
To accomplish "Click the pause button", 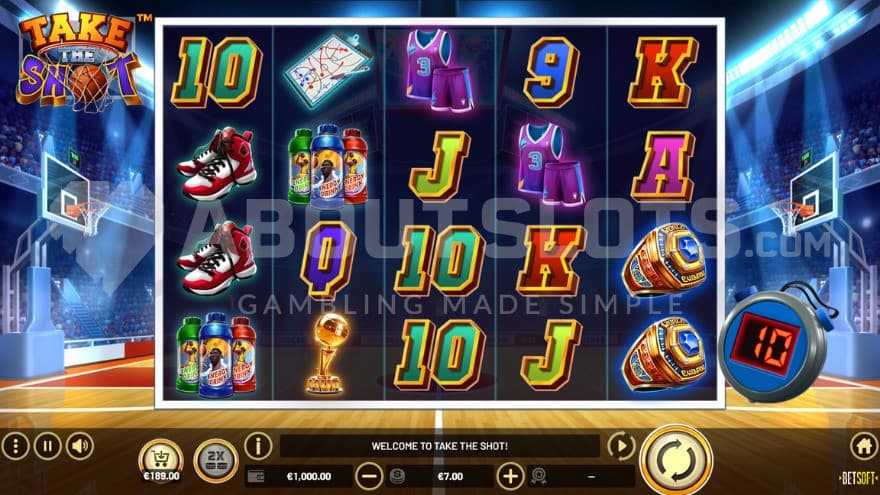I will 48,446.
